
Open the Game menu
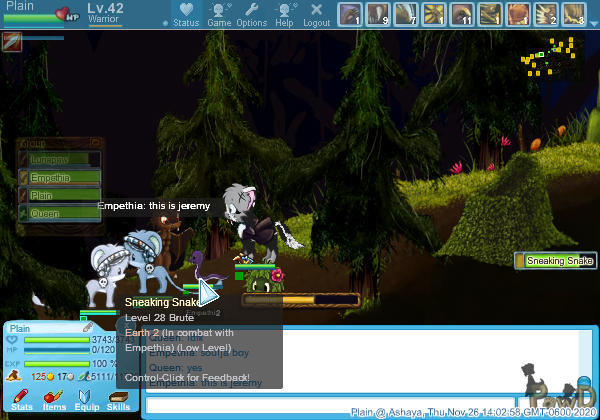(219, 14)
